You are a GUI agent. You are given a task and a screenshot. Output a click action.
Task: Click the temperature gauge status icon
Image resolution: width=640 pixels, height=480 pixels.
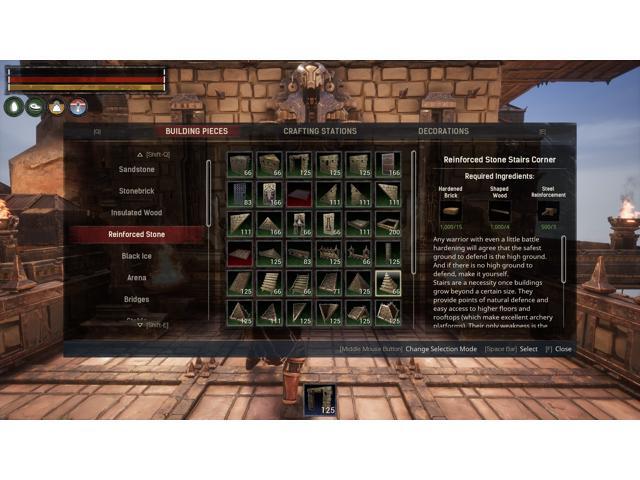78,107
